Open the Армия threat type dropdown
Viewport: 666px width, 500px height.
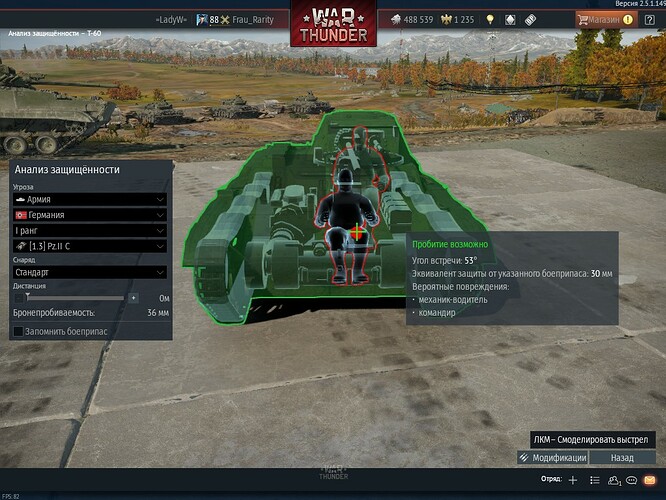point(88,200)
